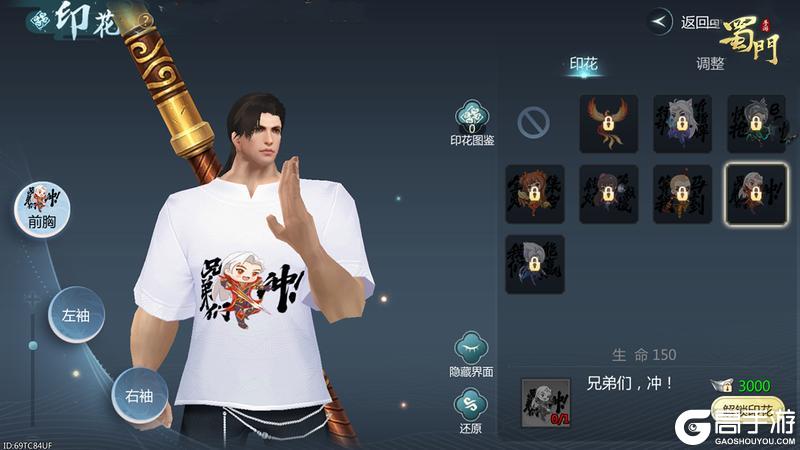Choose the no-print (remove) option
The width and height of the screenshot is (800, 450).
tap(534, 123)
